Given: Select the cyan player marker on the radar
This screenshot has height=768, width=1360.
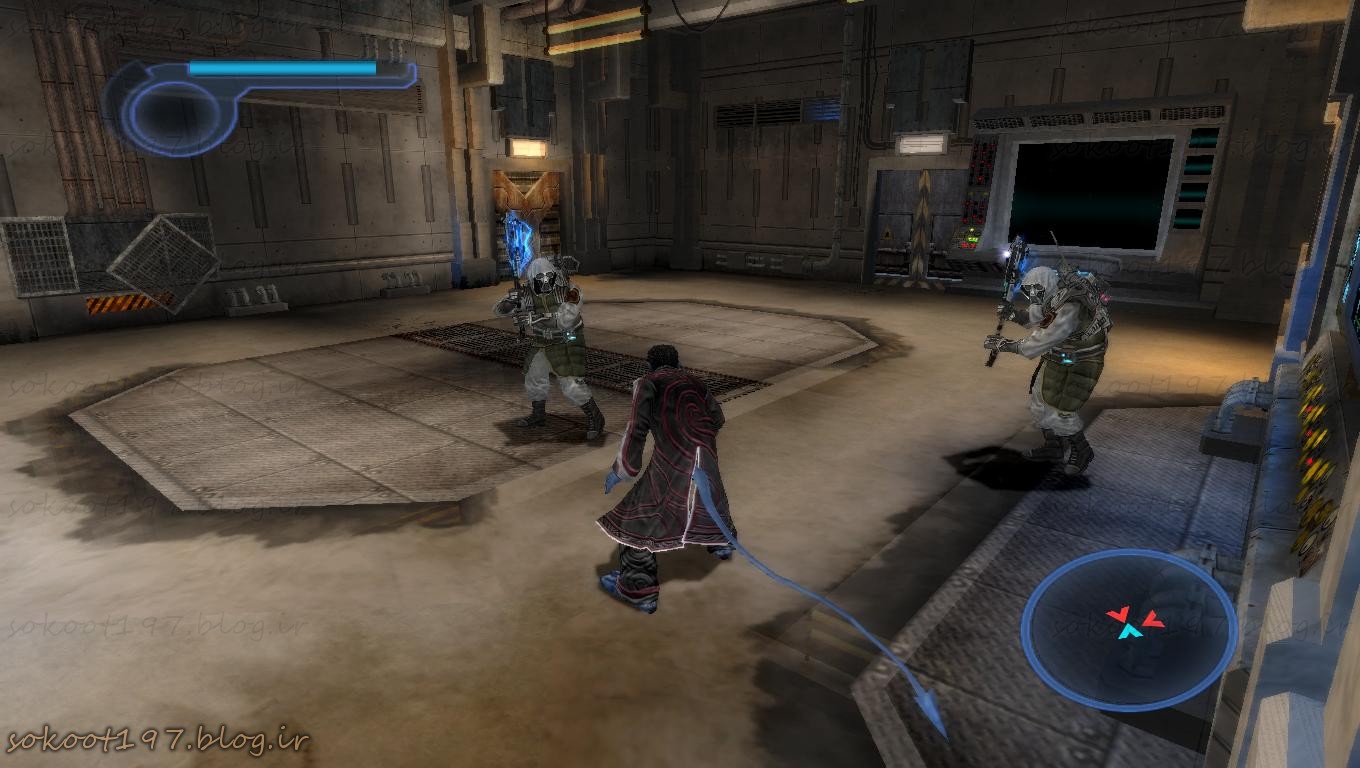Looking at the screenshot, I should click(1130, 631).
